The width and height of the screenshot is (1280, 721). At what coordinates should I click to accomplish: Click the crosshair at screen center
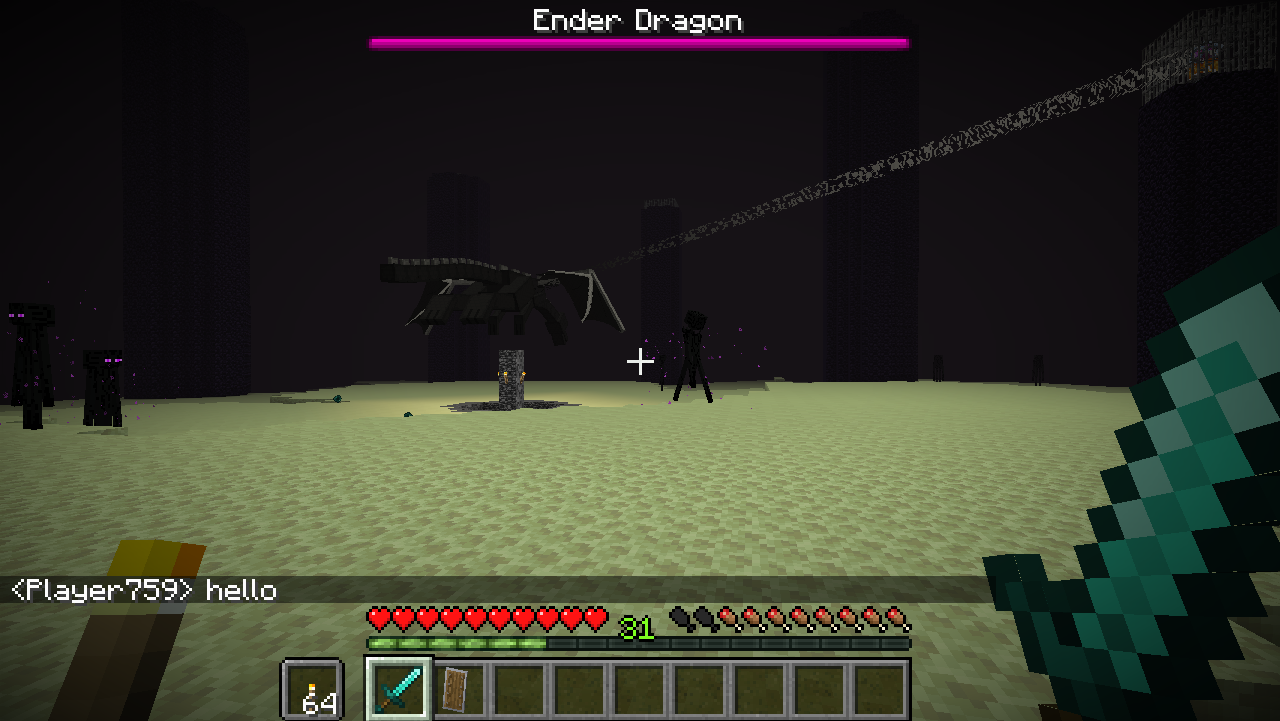pyautogui.click(x=639, y=362)
